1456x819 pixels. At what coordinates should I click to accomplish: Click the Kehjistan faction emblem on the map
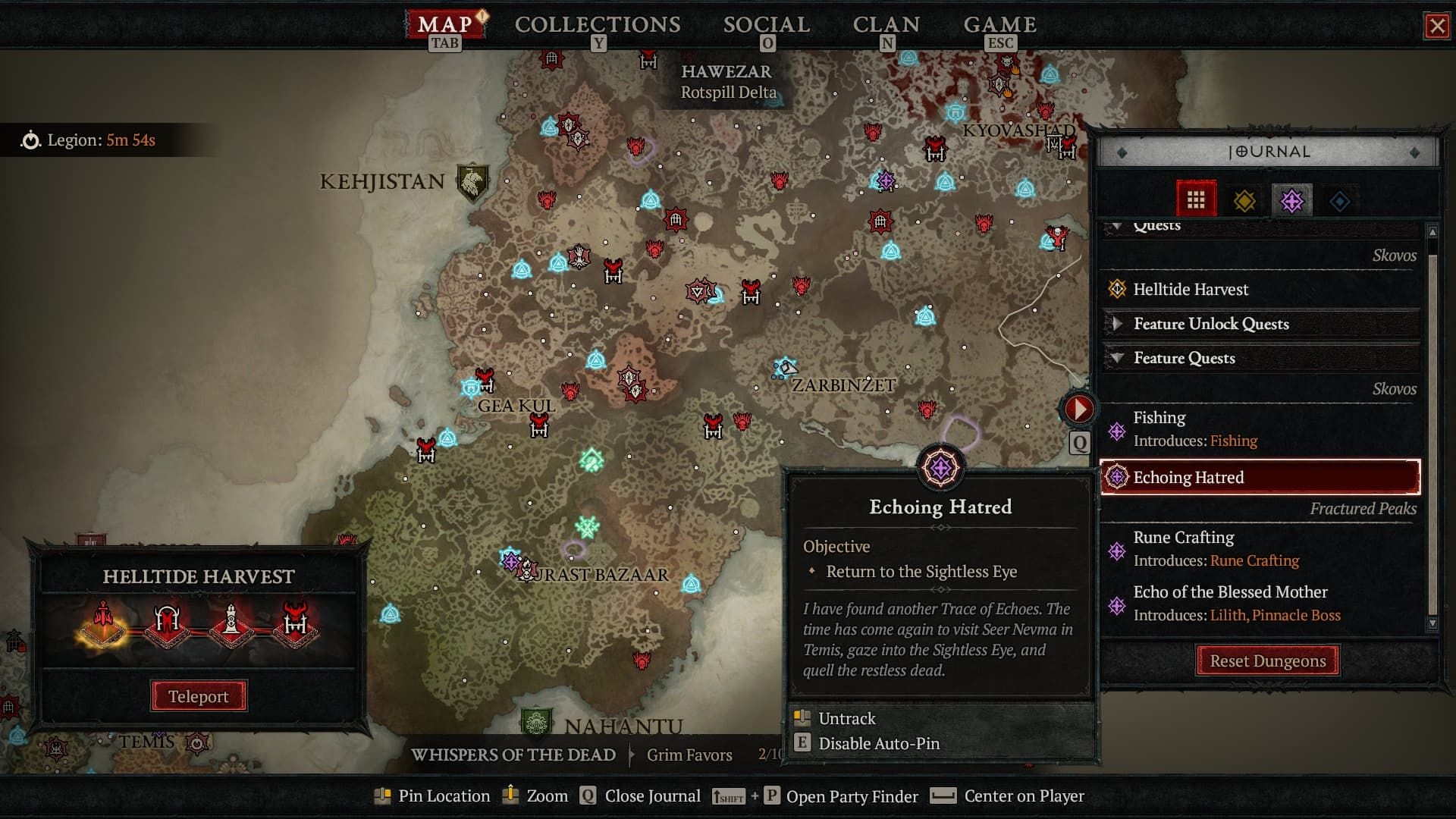click(x=472, y=179)
